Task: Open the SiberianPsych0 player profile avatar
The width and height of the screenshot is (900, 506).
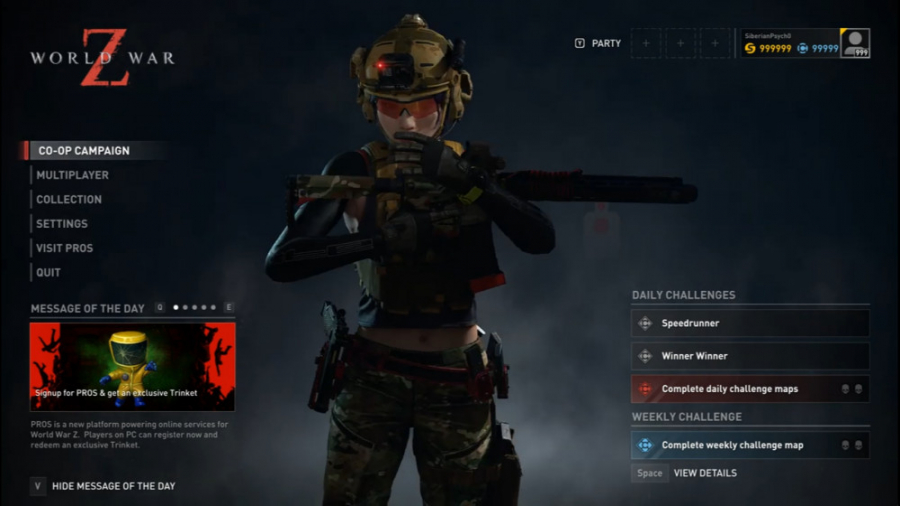Action: (855, 43)
